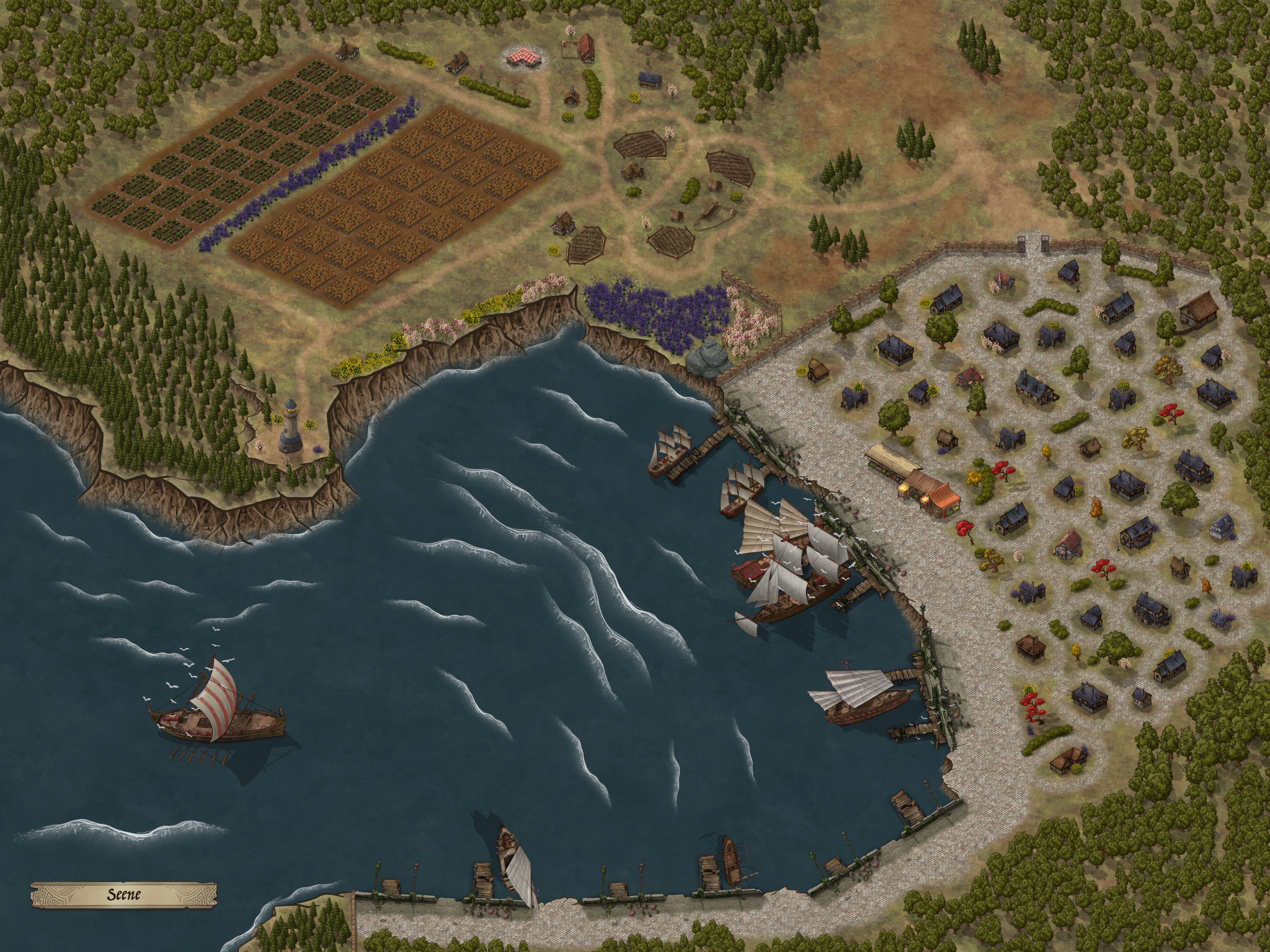1270x952 pixels.
Task: Click the Seene scroll banner label
Action: point(124,894)
